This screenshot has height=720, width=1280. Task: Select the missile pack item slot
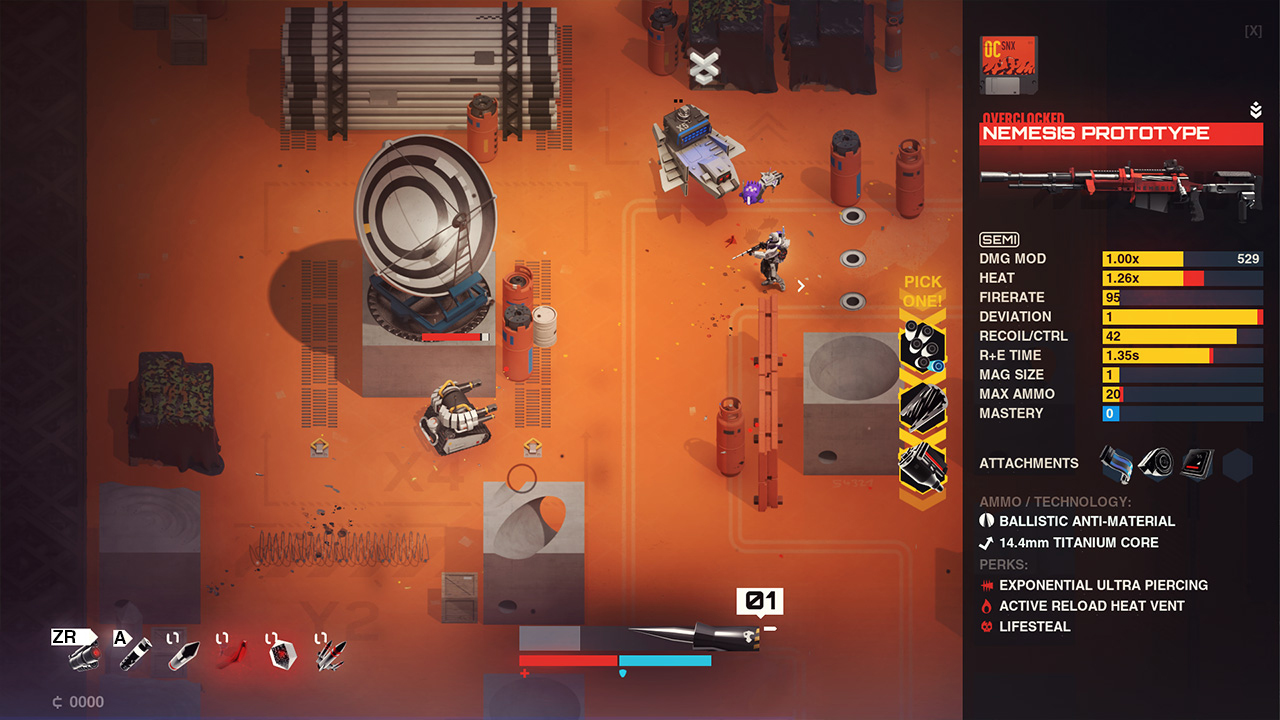point(330,655)
